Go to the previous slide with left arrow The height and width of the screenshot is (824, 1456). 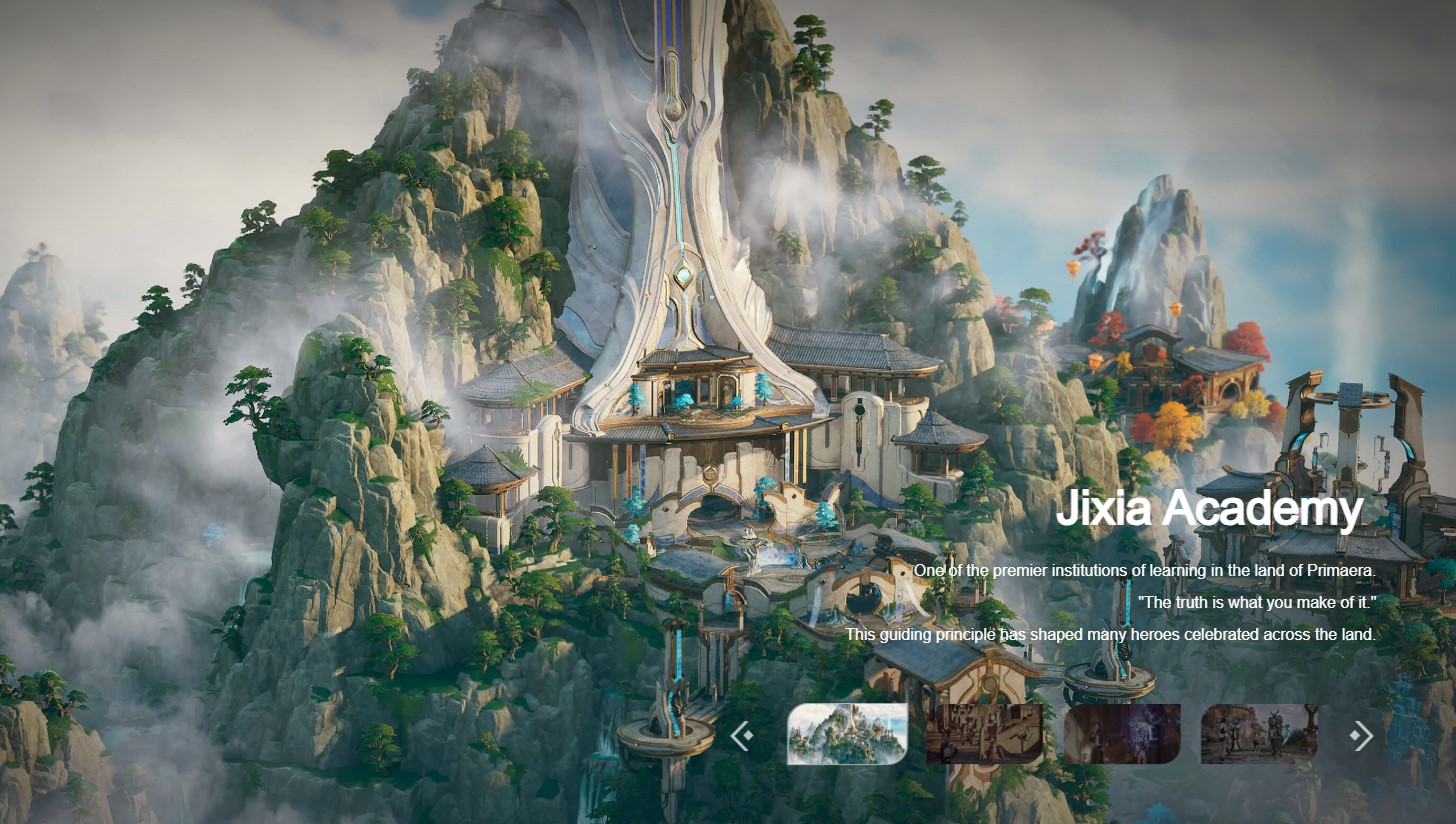[741, 736]
